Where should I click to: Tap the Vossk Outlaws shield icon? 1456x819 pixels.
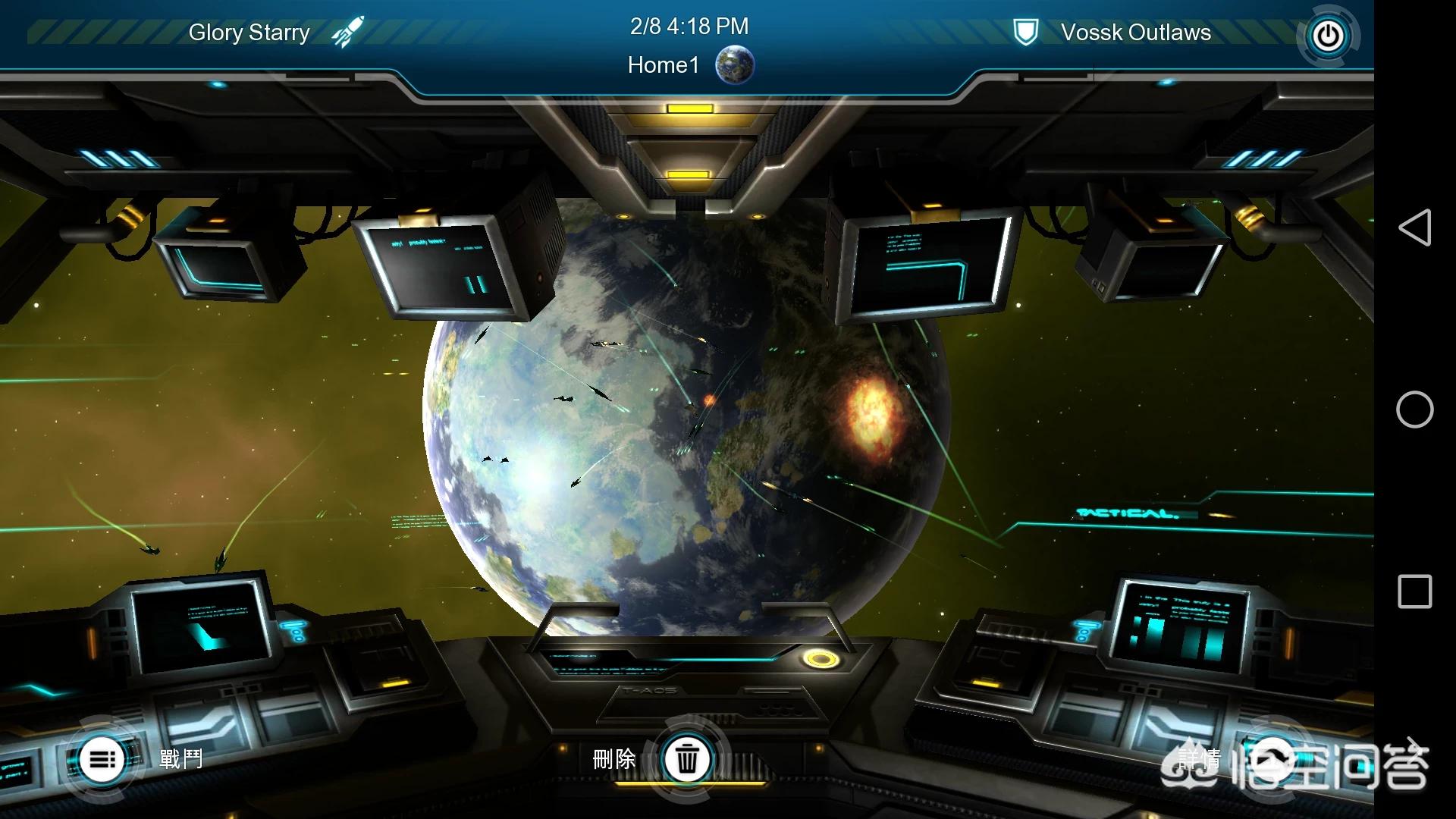pyautogui.click(x=1025, y=33)
